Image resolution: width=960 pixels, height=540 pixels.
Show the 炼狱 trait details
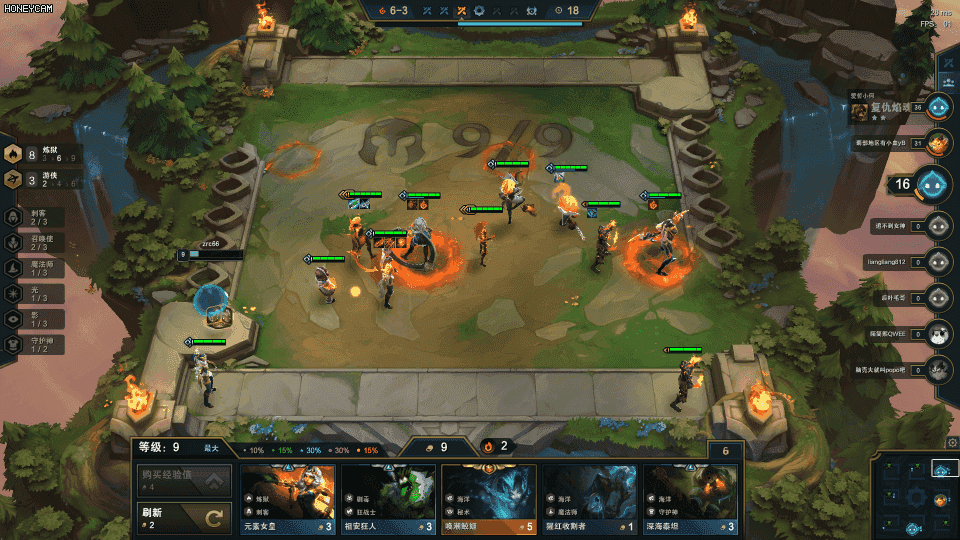click(x=40, y=153)
